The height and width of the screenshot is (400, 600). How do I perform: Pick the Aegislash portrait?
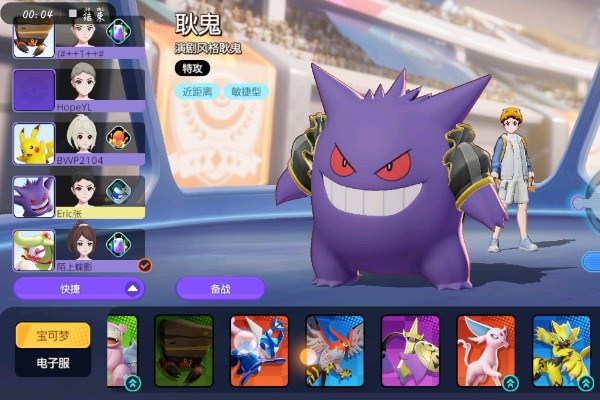click(410, 352)
